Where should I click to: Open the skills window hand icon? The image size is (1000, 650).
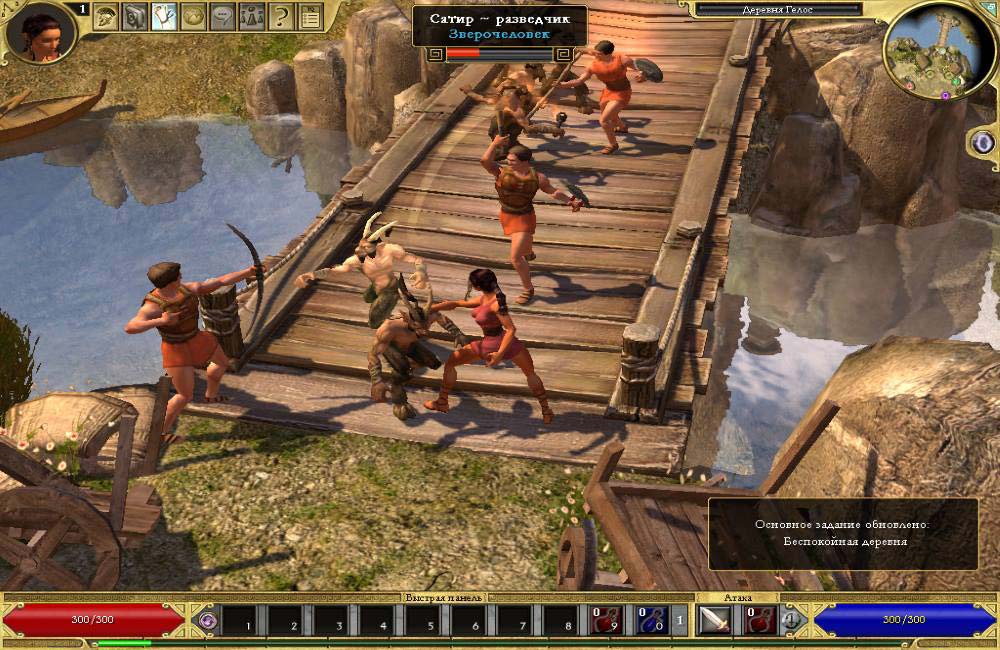164,16
